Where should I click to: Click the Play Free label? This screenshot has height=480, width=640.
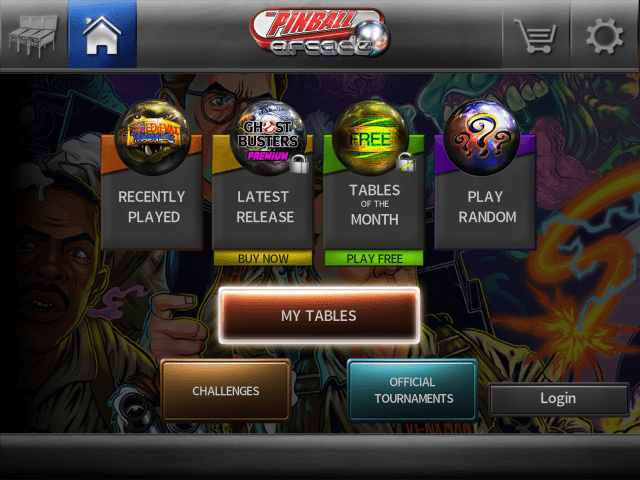click(x=374, y=258)
